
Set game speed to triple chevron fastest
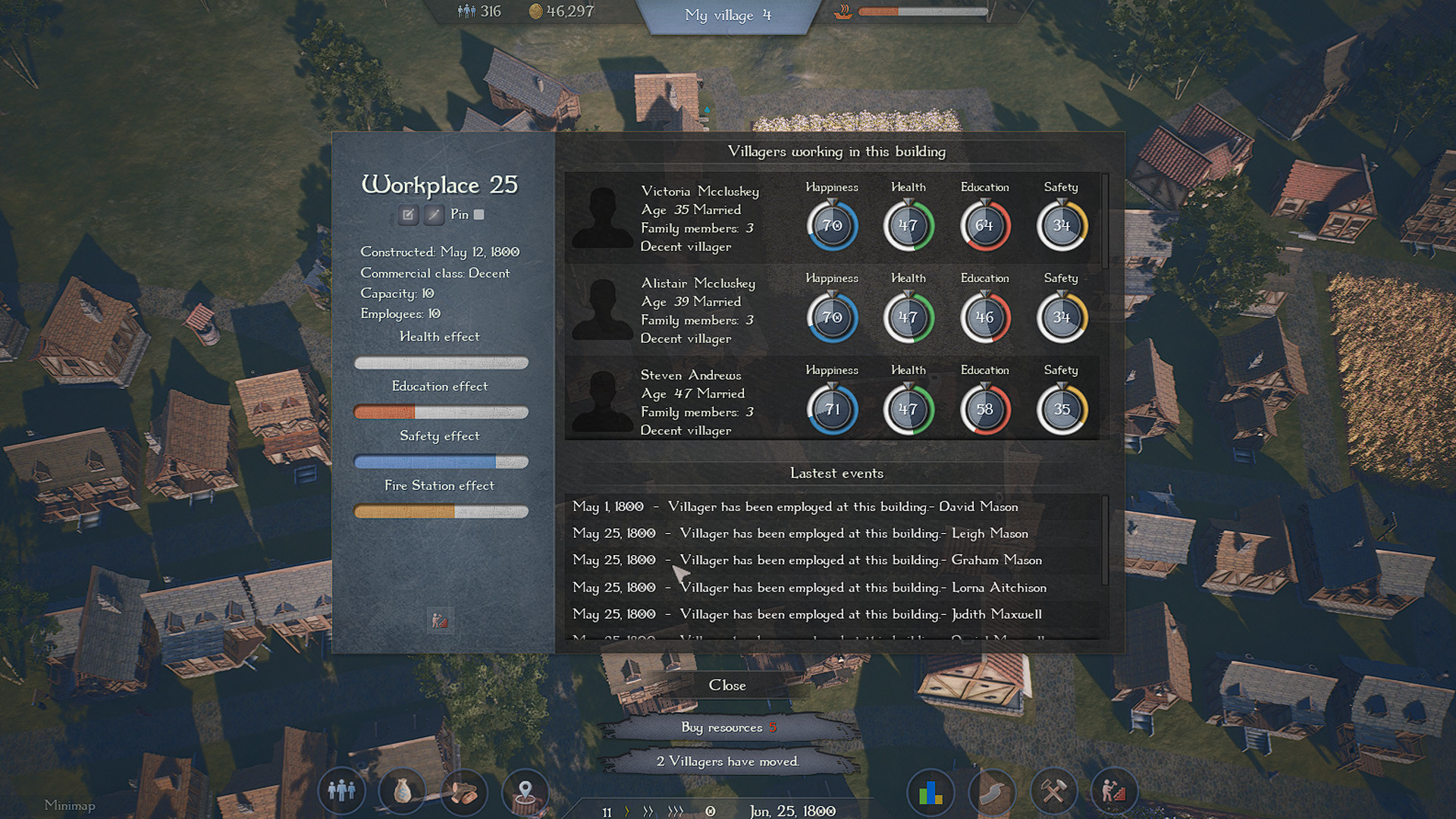click(675, 811)
